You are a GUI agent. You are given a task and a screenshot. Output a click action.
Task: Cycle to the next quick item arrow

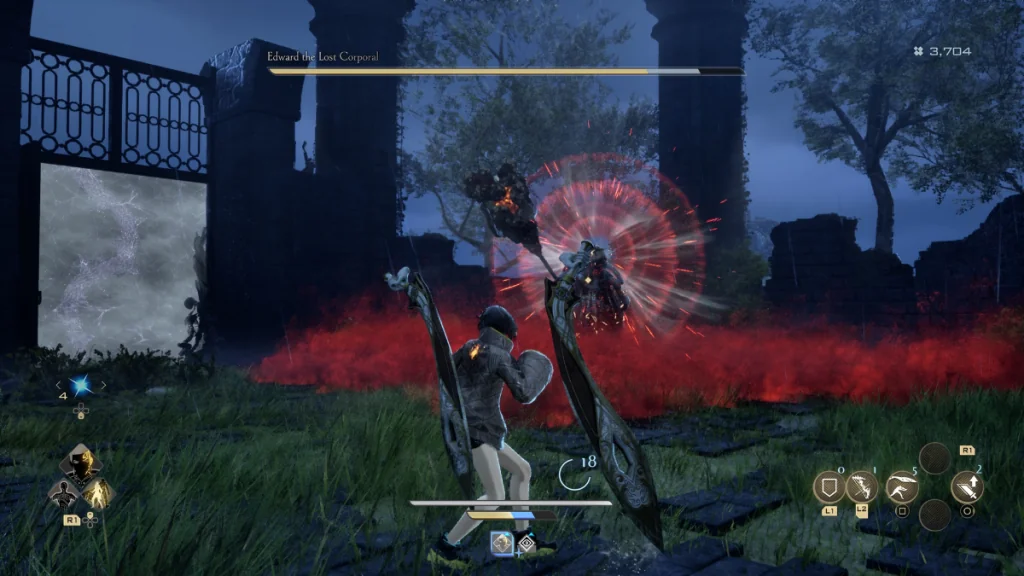pos(103,385)
